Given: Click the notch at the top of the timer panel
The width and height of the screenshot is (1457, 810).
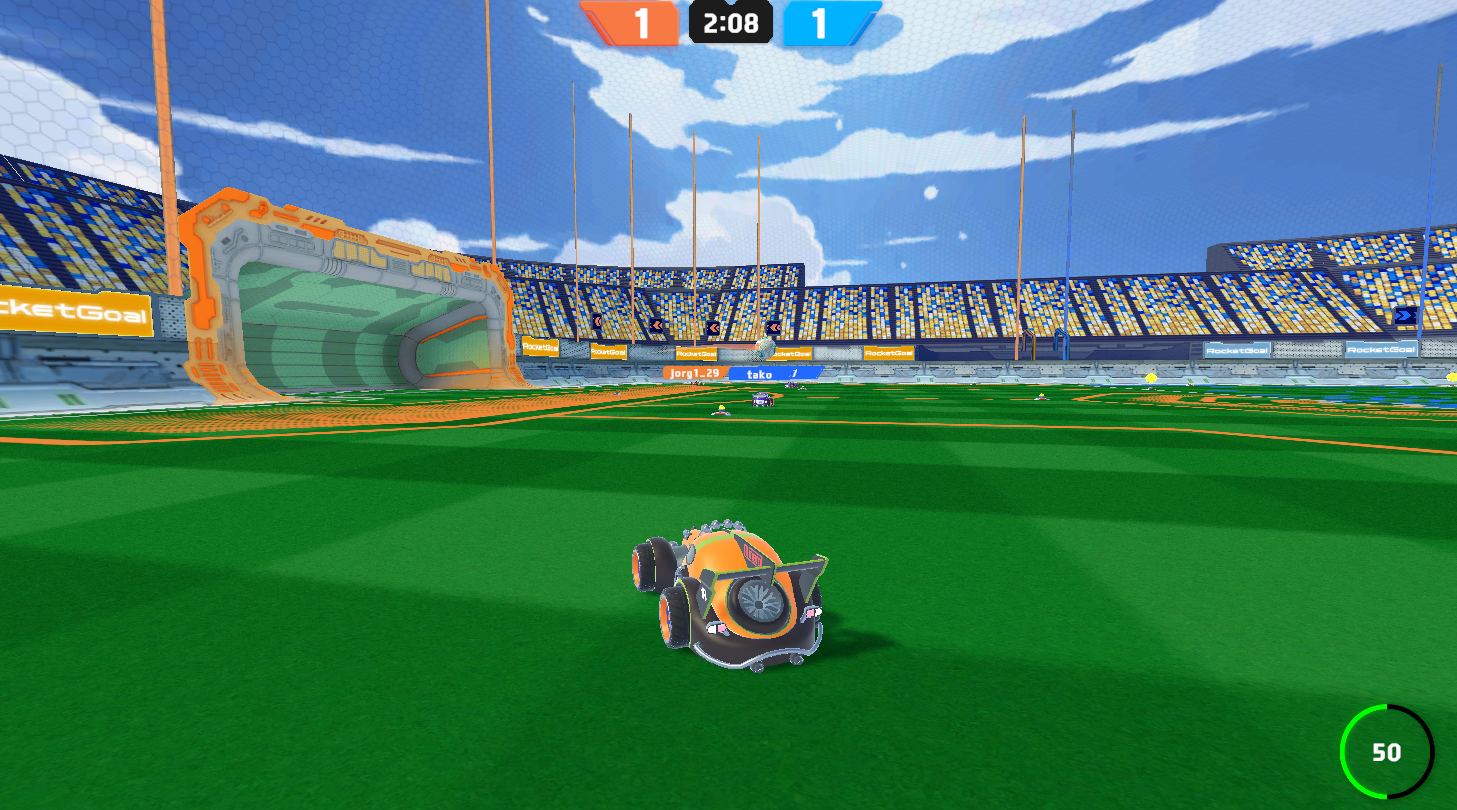Looking at the screenshot, I should (x=731, y=5).
